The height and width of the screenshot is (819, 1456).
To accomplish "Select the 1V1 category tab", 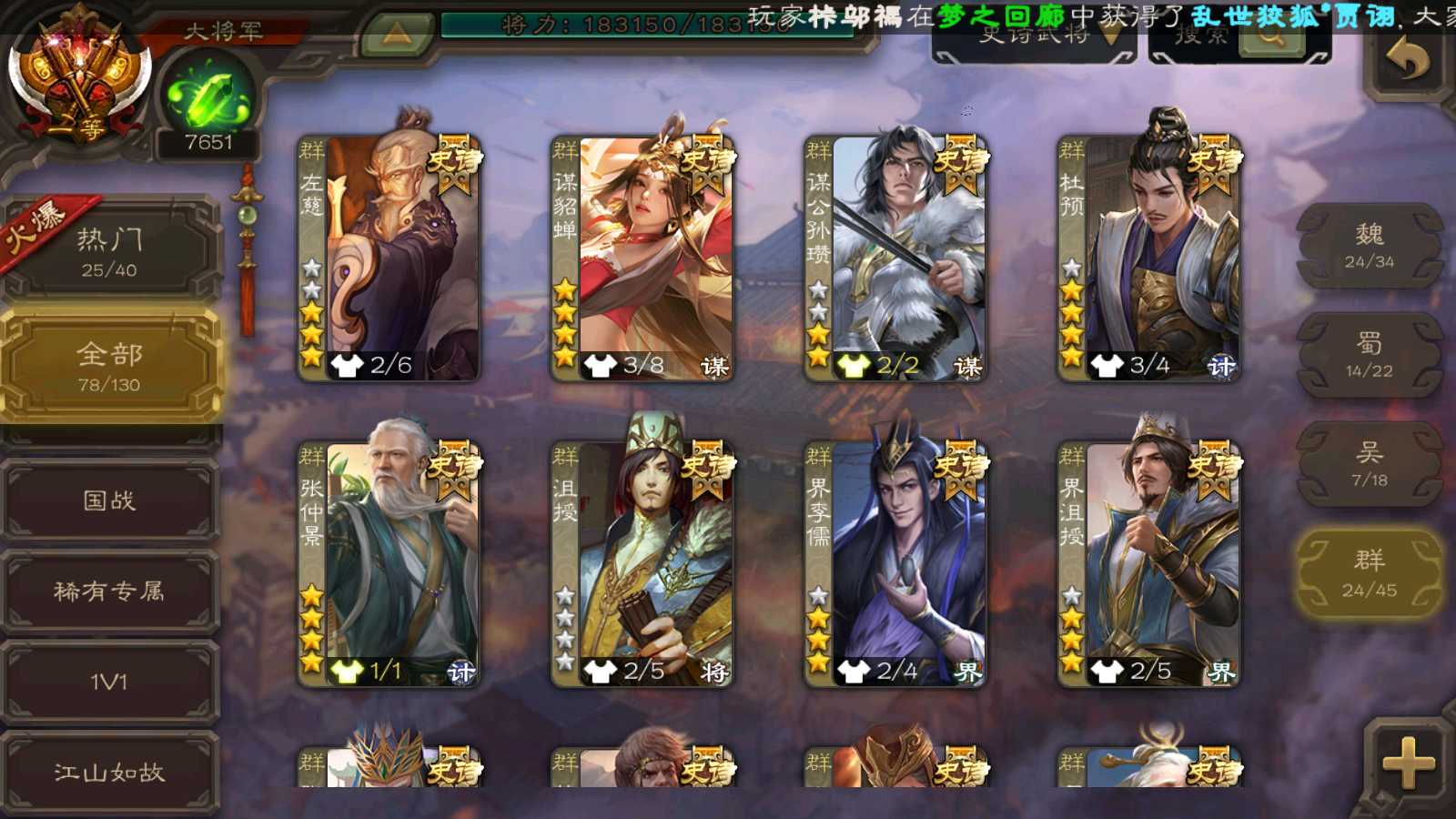I will pos(109,682).
